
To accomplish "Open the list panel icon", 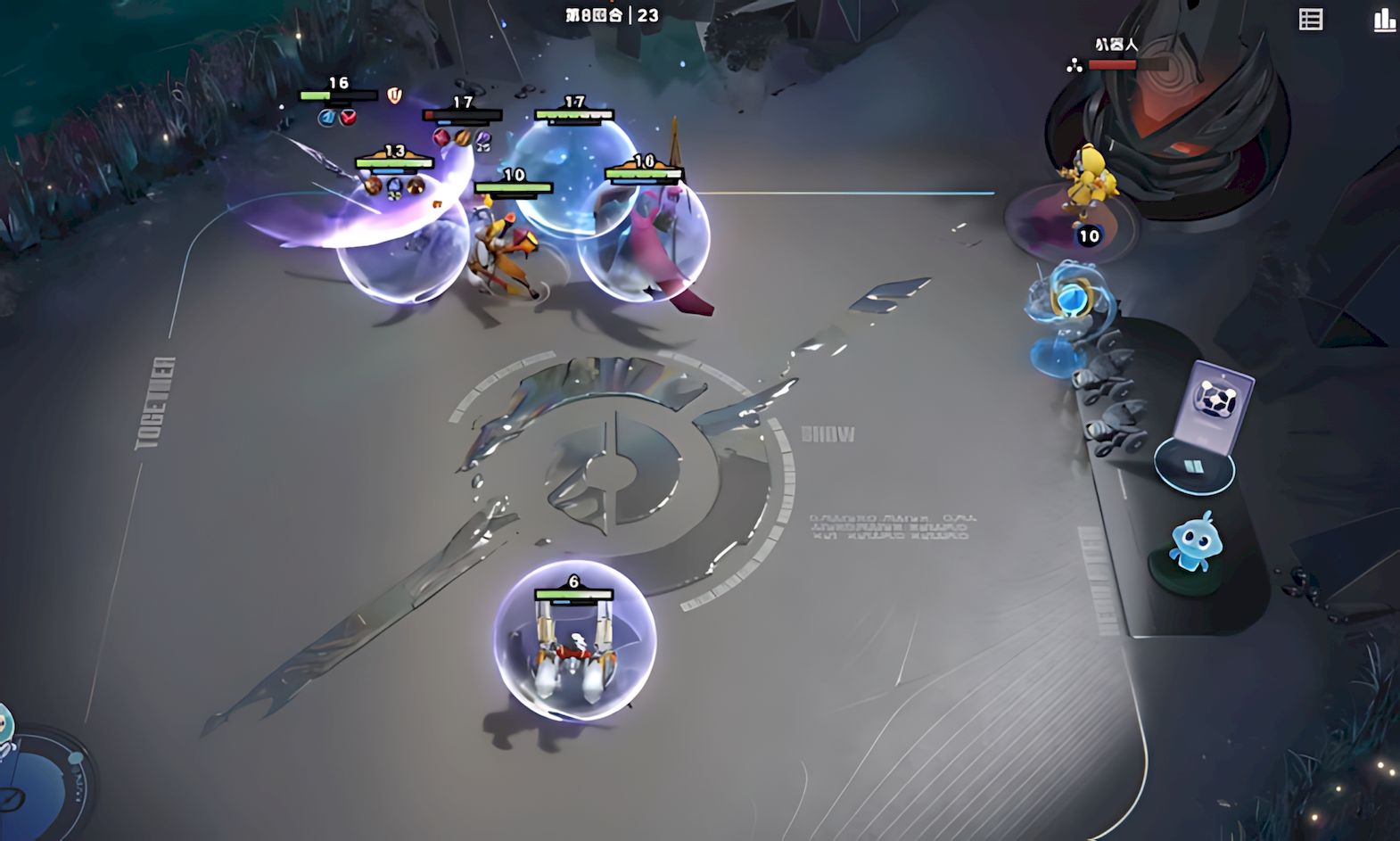I will pyautogui.click(x=1310, y=20).
